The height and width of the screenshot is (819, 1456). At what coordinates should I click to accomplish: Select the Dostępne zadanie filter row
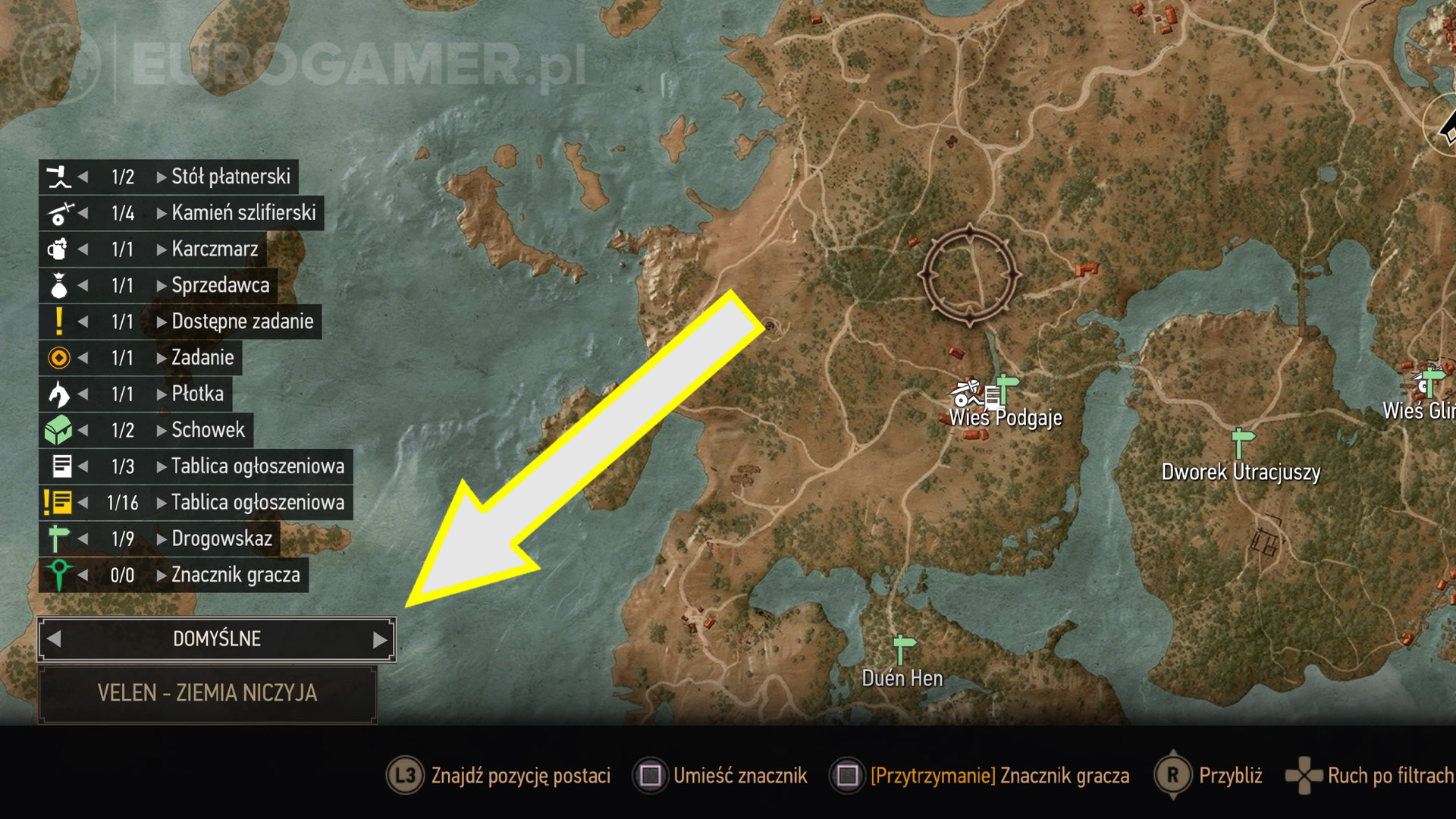click(241, 322)
